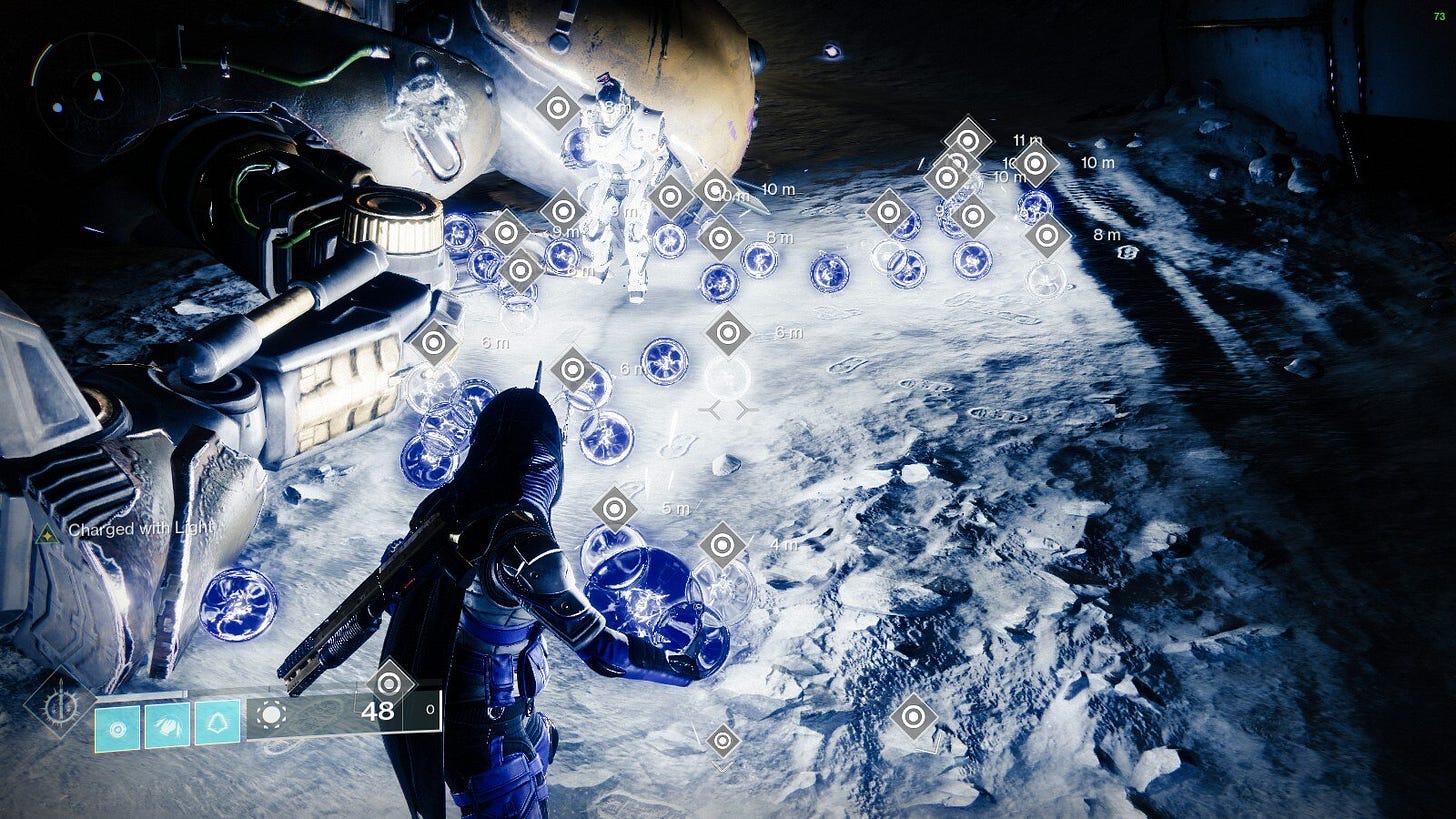Select the orb marker labeled 5 m
This screenshot has height=819, width=1456.
614,509
